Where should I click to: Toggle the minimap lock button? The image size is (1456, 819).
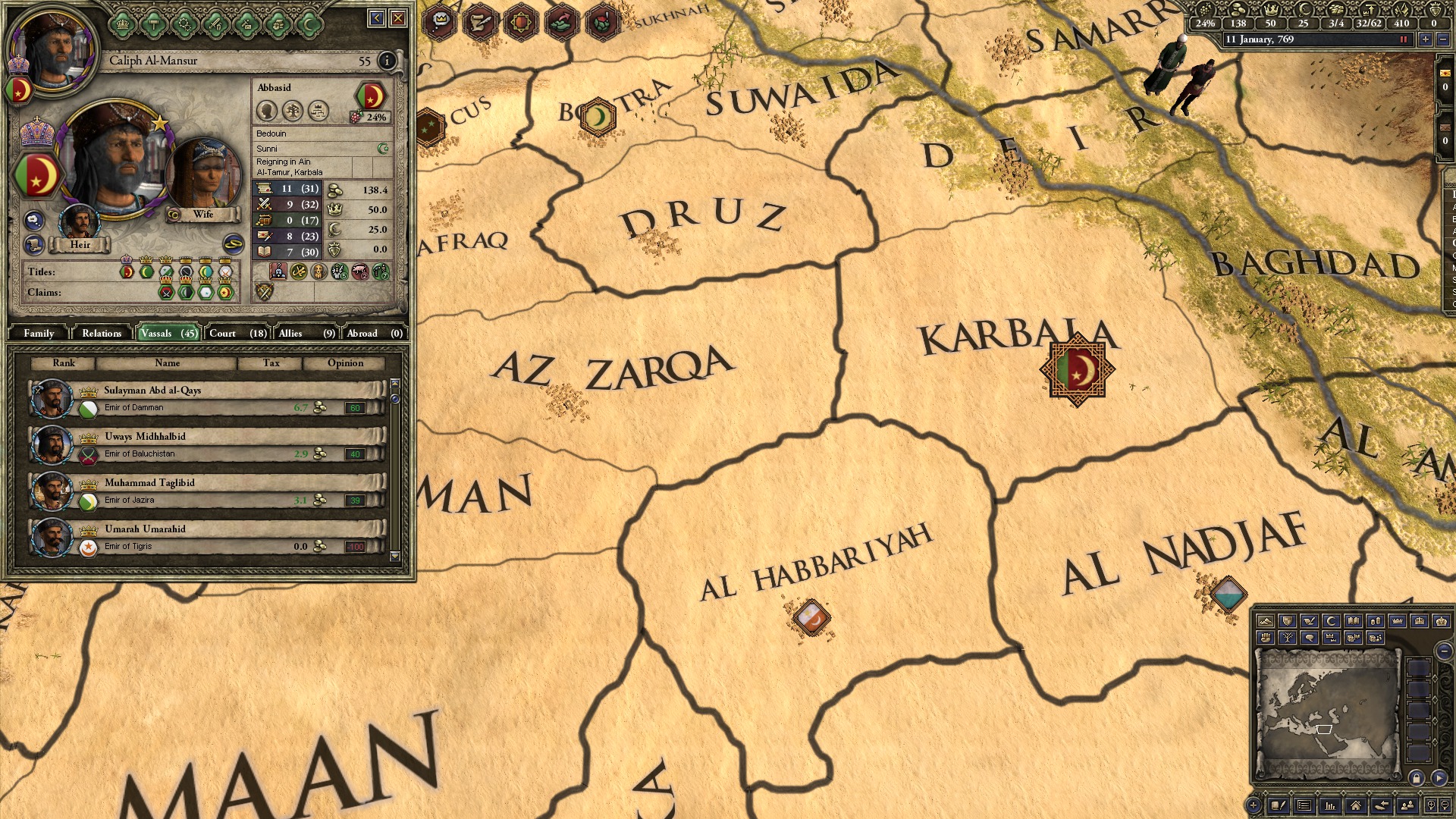(1416, 777)
